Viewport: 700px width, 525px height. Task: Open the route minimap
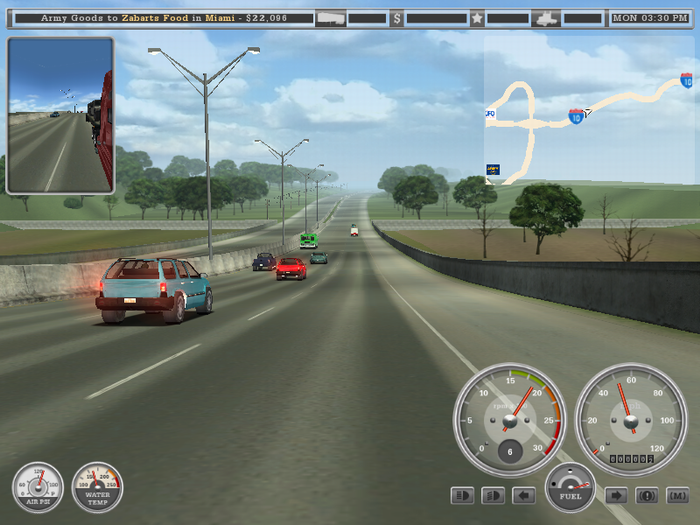[588, 110]
